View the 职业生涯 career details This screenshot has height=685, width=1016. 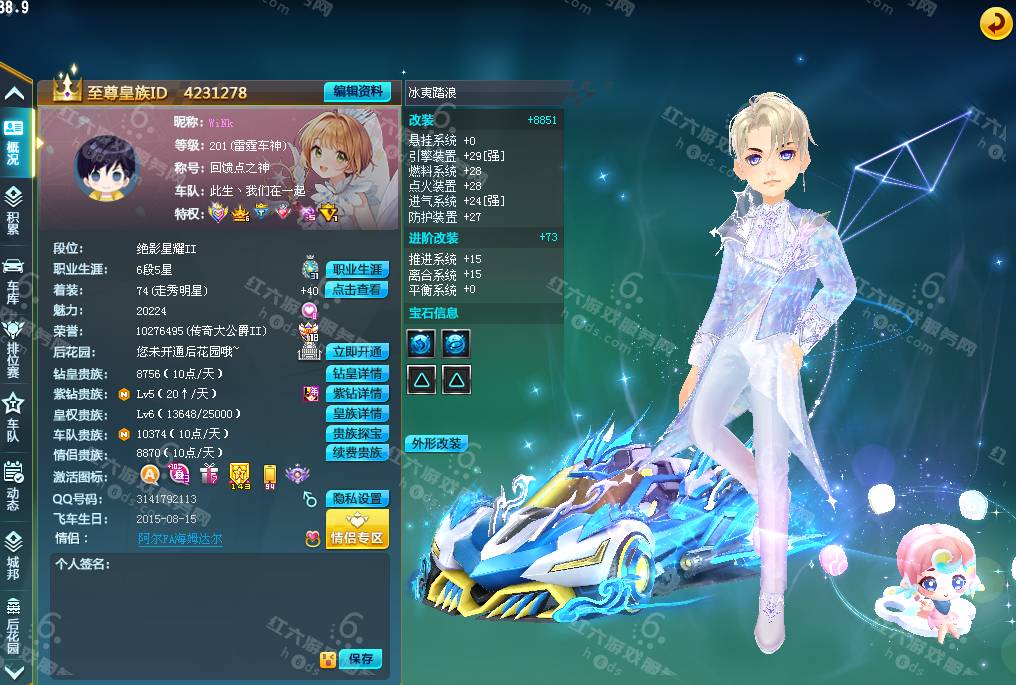click(357, 270)
